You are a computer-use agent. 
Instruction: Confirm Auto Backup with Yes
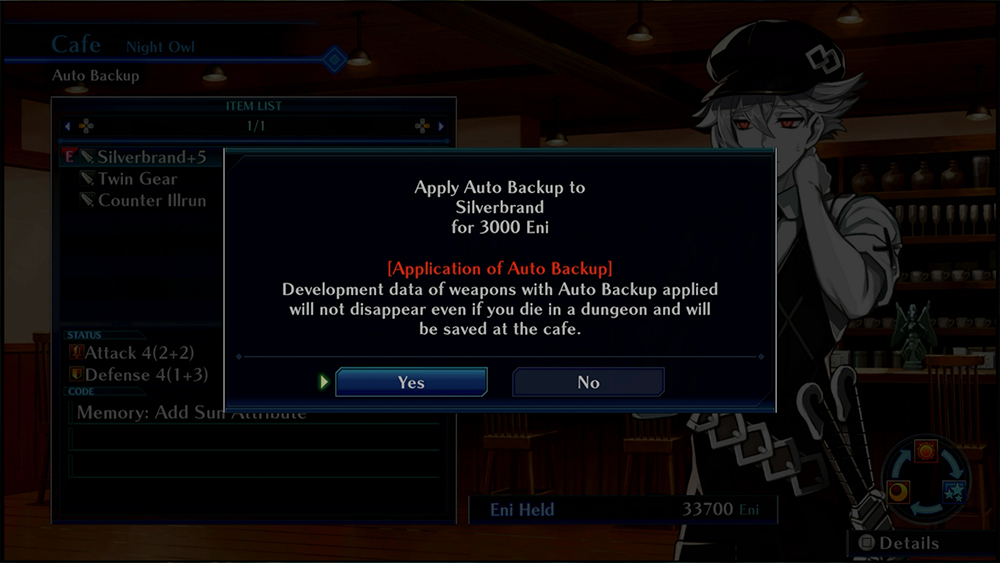tap(411, 382)
